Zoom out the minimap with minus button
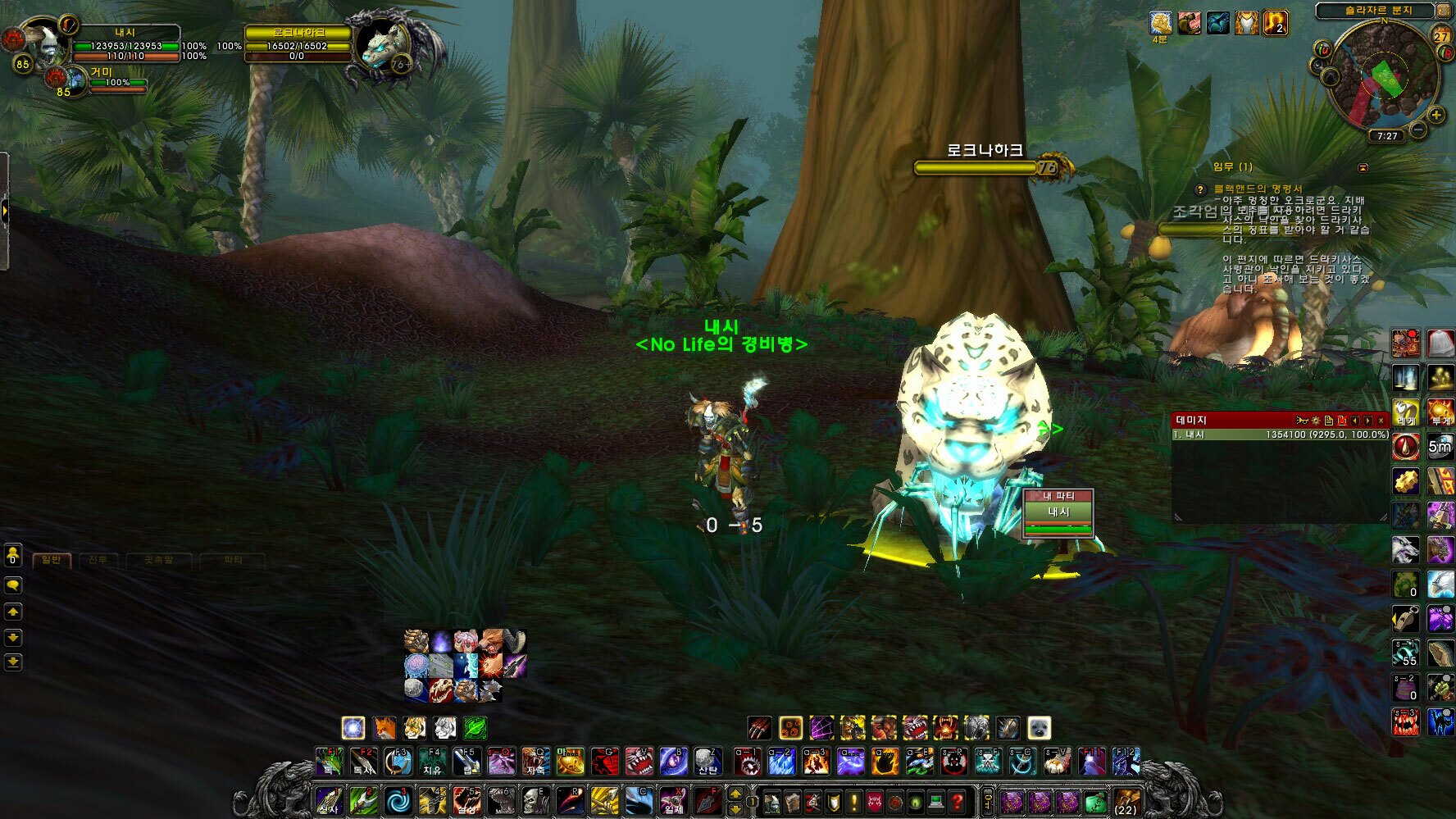This screenshot has width=1456, height=819. point(1418,130)
